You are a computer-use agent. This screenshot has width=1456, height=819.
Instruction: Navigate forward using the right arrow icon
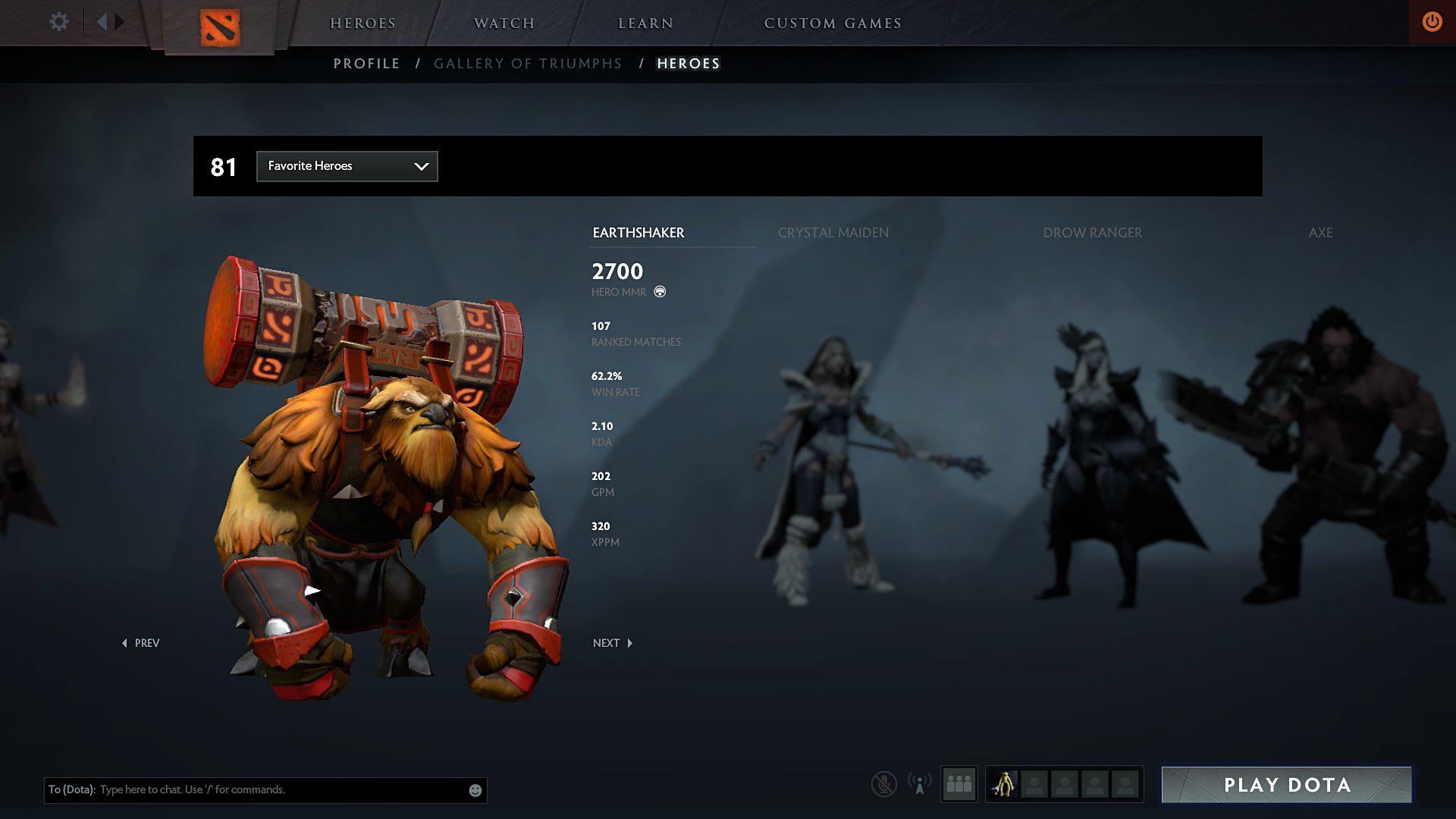tap(120, 20)
